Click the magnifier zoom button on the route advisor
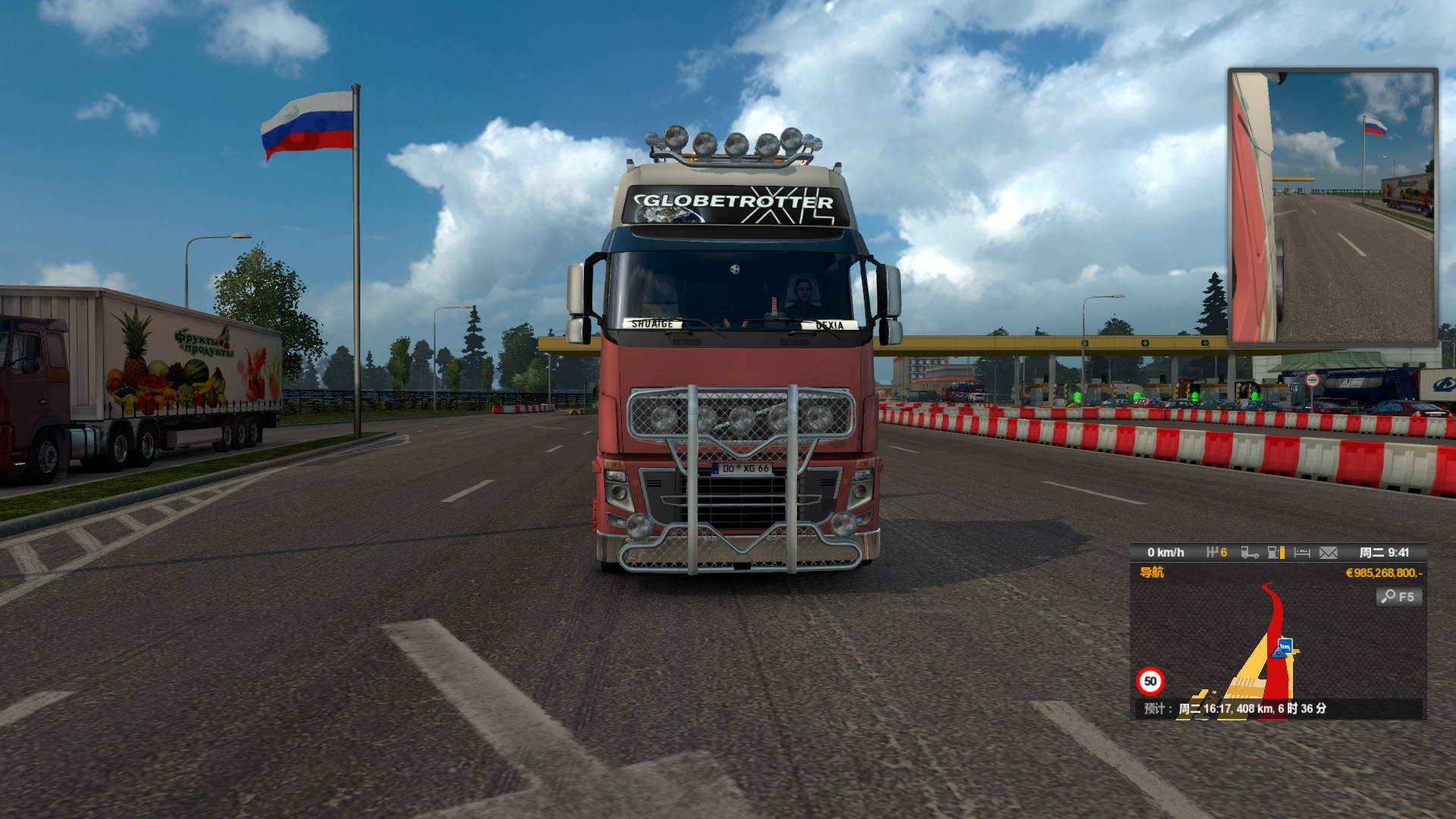Screen dimensions: 1456x819 click(1398, 597)
